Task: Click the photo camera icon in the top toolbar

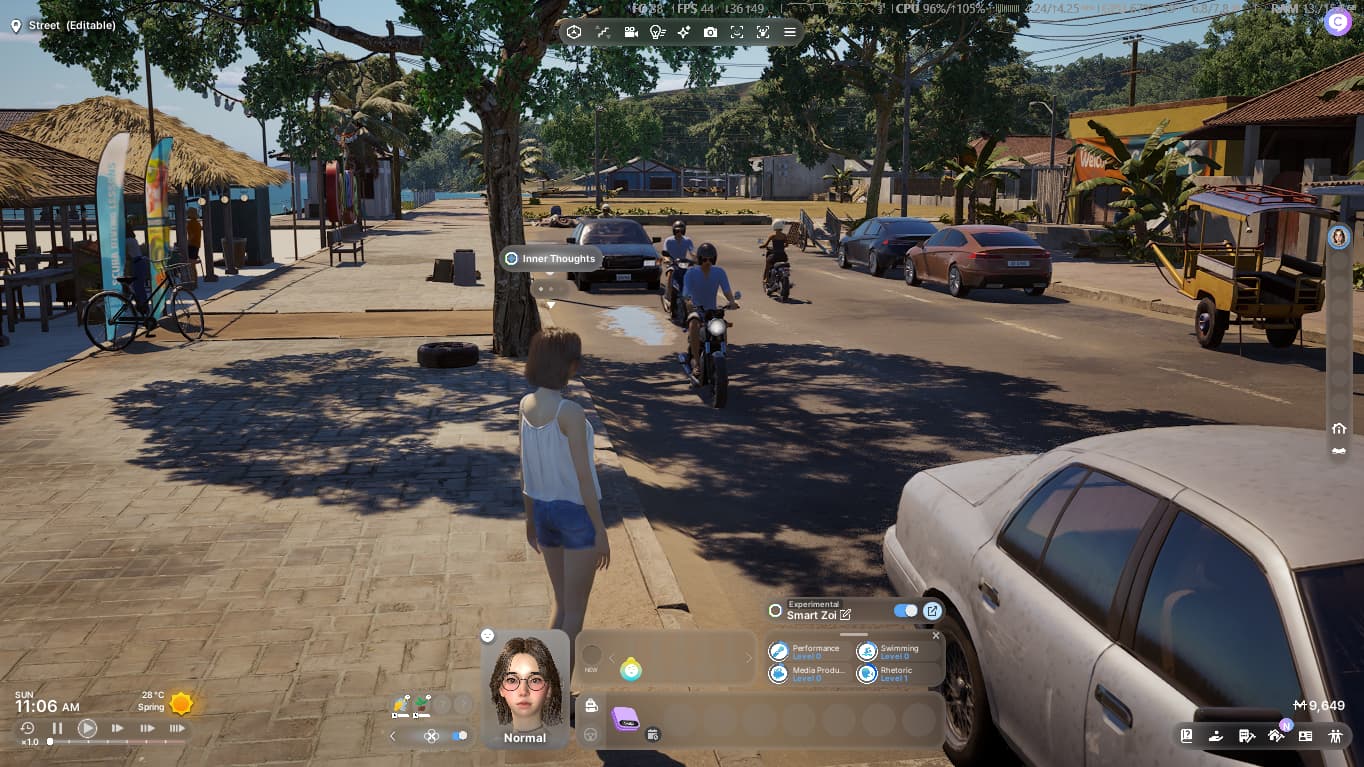Action: (710, 32)
